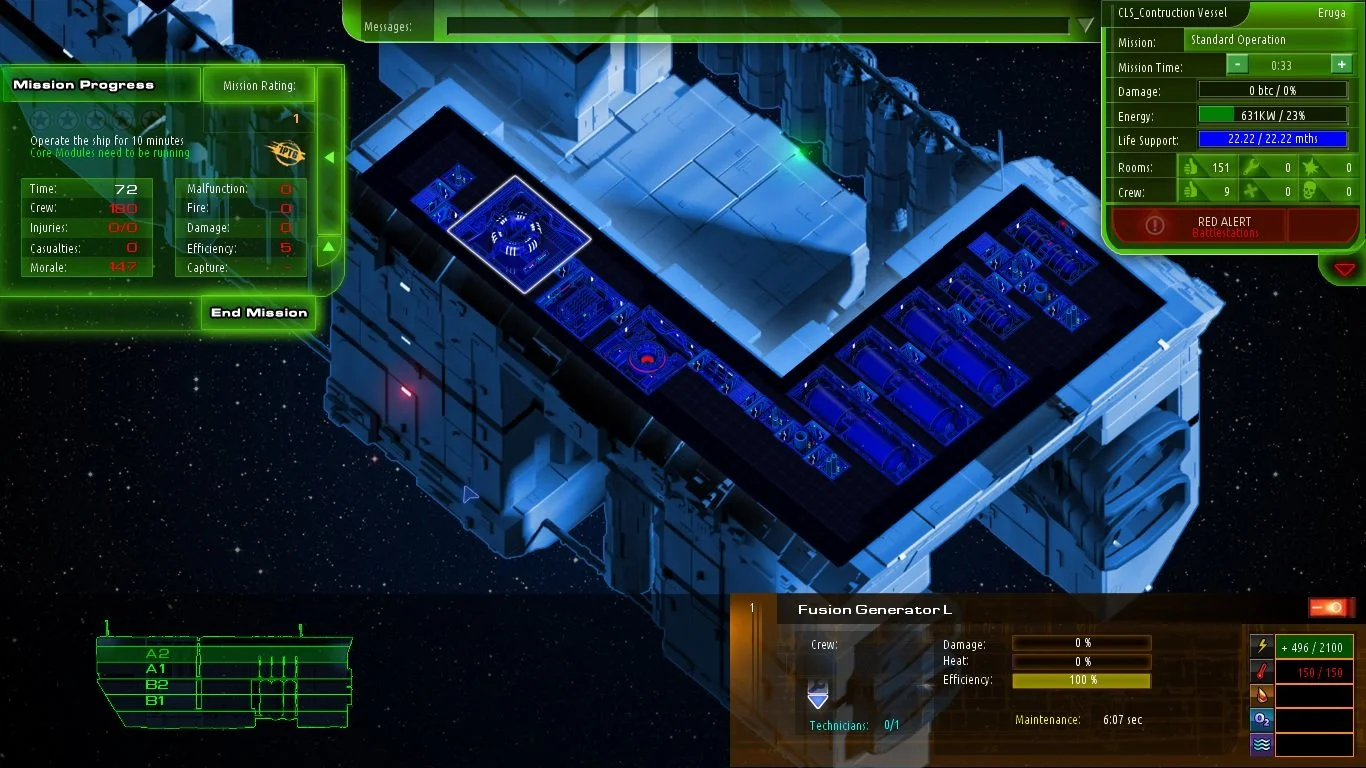This screenshot has height=768, width=1366.
Task: Select the energy lightning bolt resource icon
Action: click(x=1261, y=645)
